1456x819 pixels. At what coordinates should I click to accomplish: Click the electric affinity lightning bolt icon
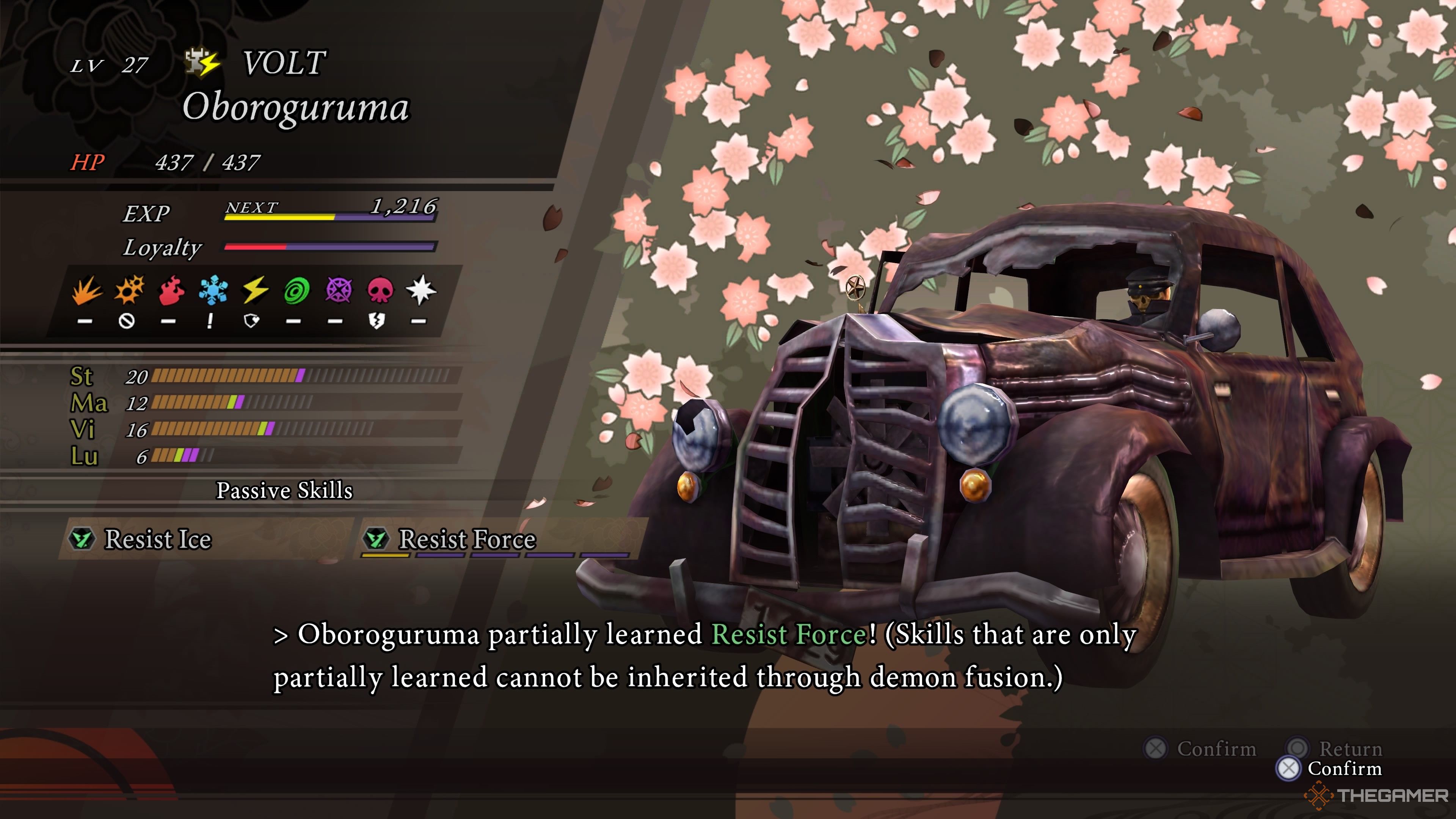coord(255,290)
